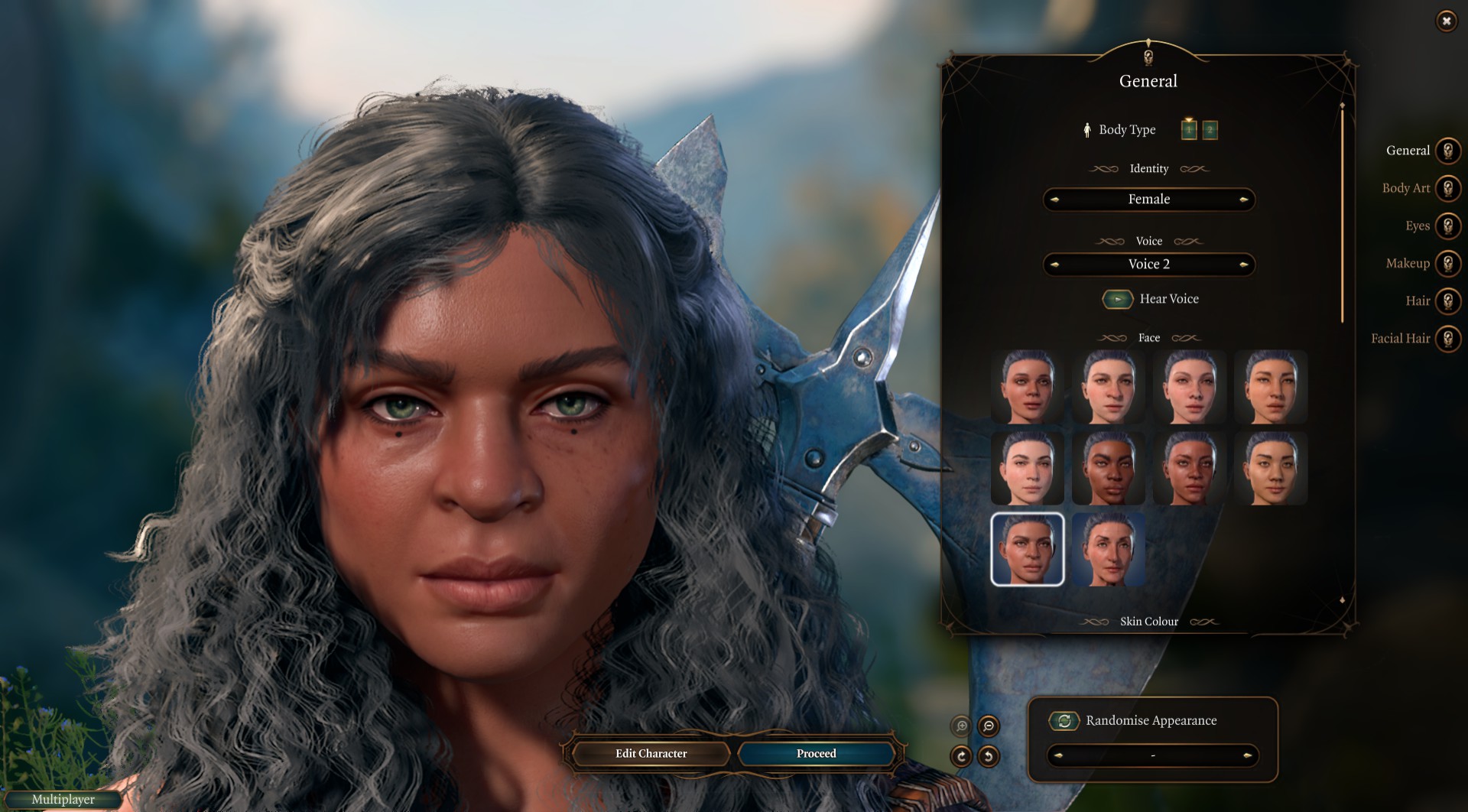This screenshot has width=1468, height=812.
Task: Click the Proceed button
Action: point(816,754)
